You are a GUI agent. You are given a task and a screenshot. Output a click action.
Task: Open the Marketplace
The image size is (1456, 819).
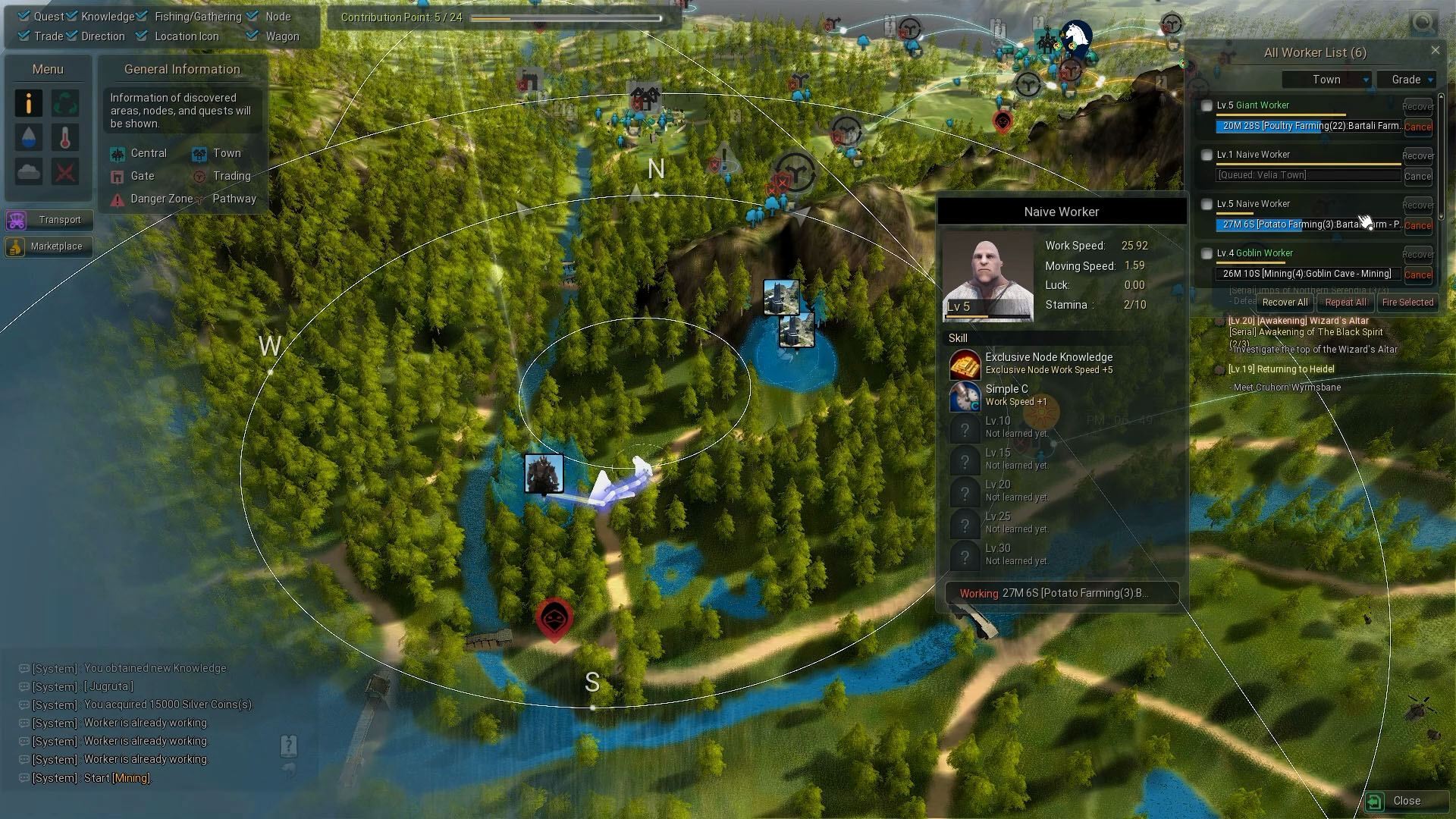coord(49,246)
